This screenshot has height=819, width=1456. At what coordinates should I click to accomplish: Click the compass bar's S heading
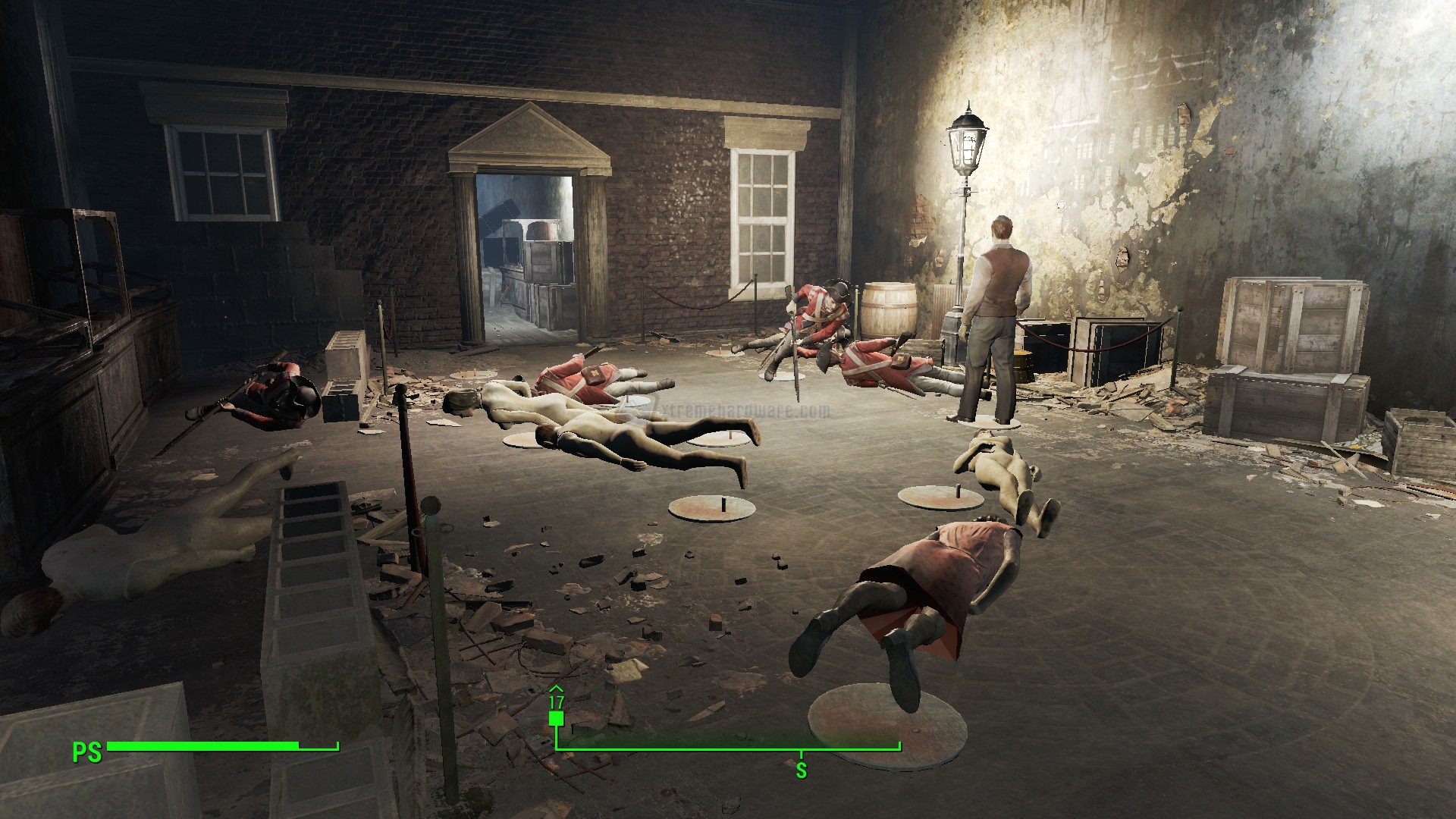coord(801,771)
